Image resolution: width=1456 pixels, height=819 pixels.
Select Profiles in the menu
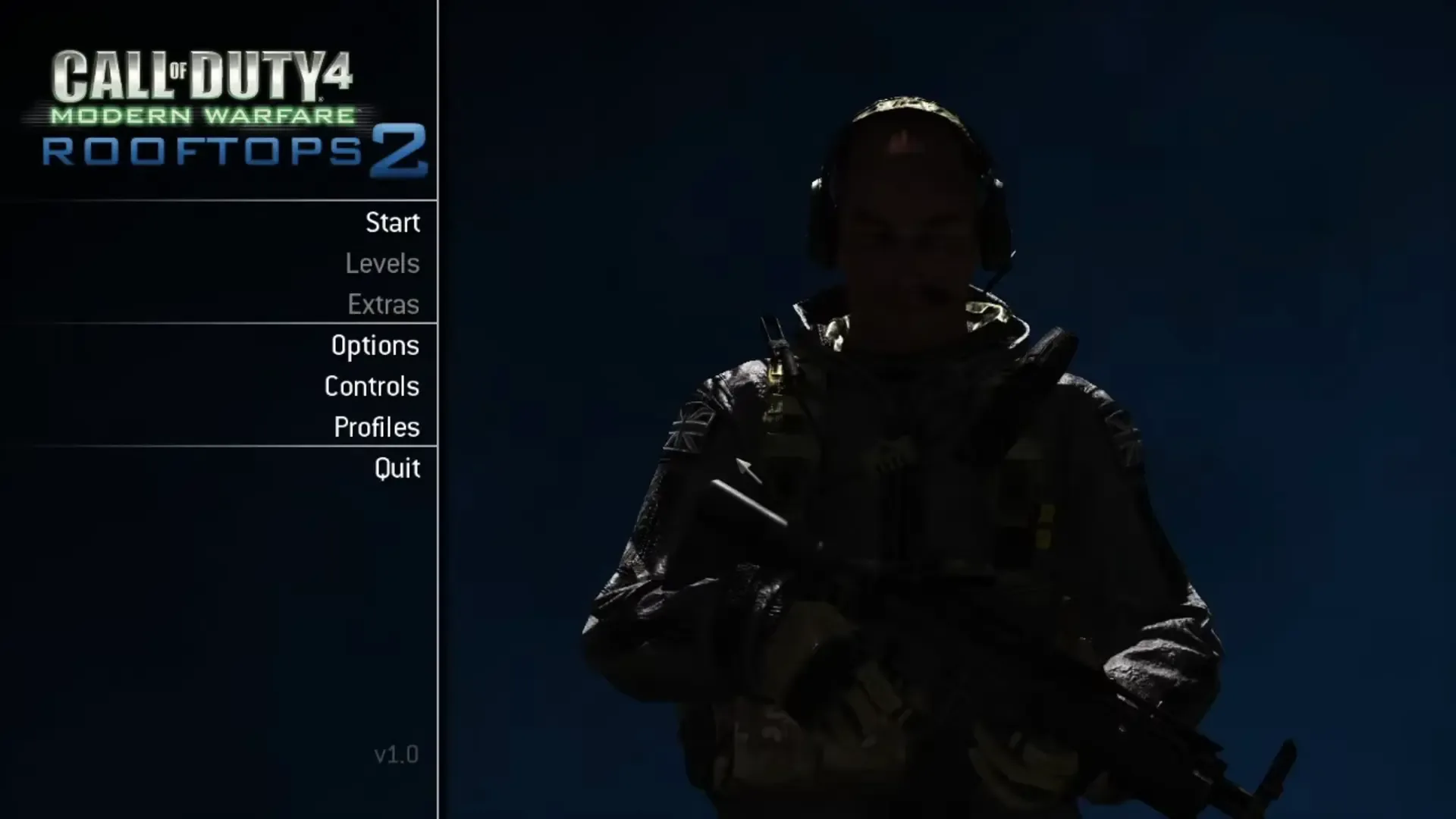pos(376,427)
